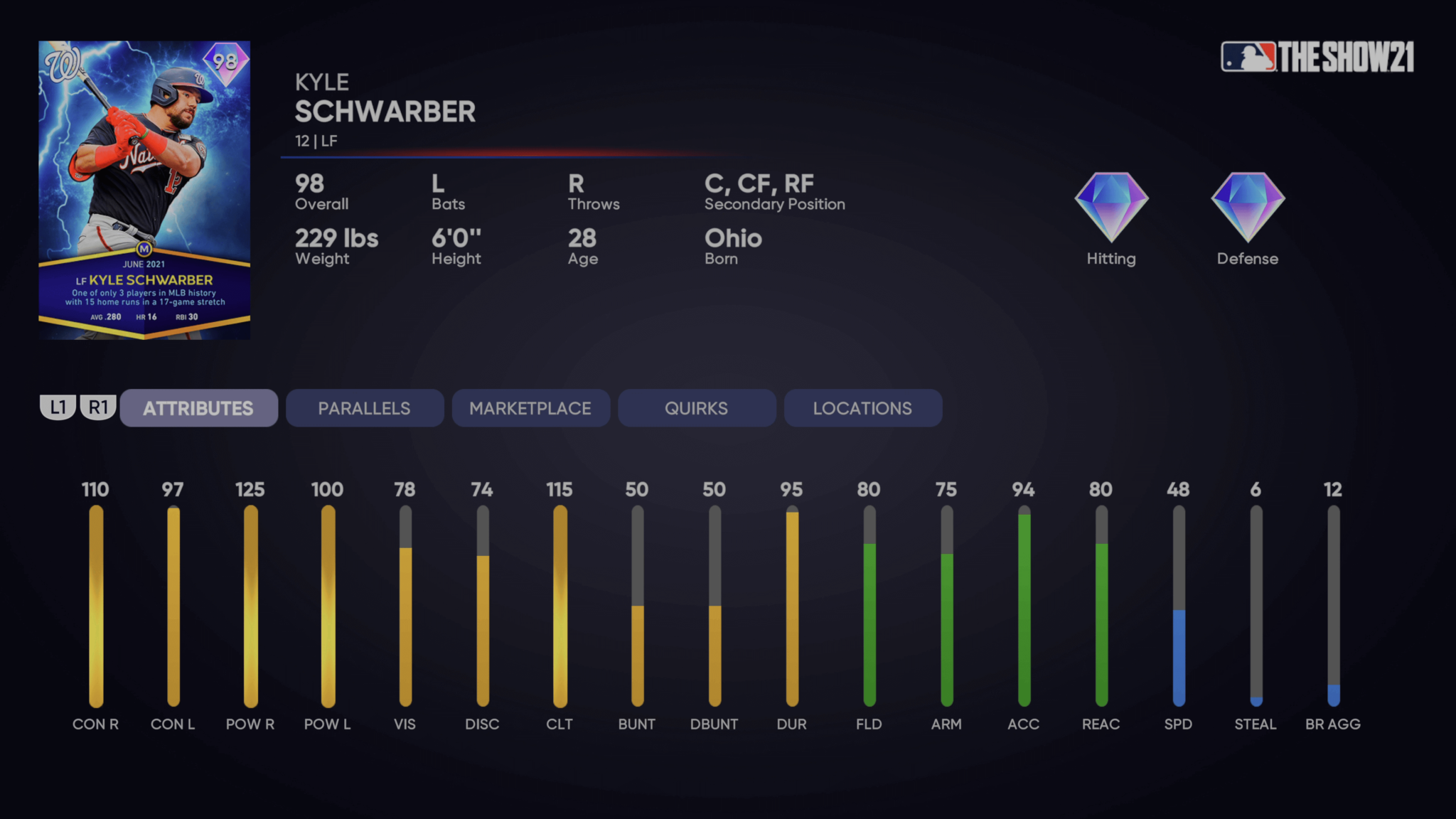The height and width of the screenshot is (819, 1456).
Task: Click the secondary position text C, CF, RF
Action: tap(758, 183)
